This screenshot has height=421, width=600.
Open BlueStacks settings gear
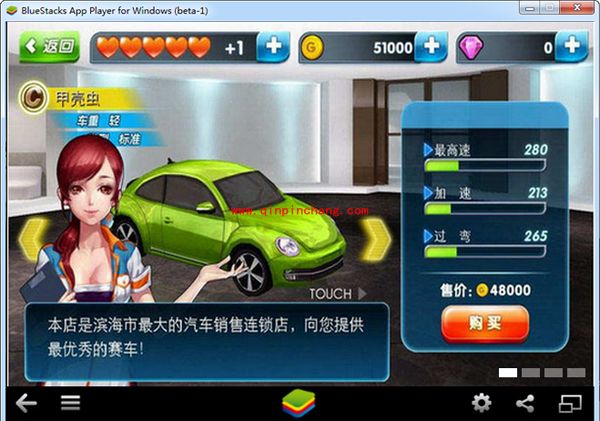coord(481,403)
